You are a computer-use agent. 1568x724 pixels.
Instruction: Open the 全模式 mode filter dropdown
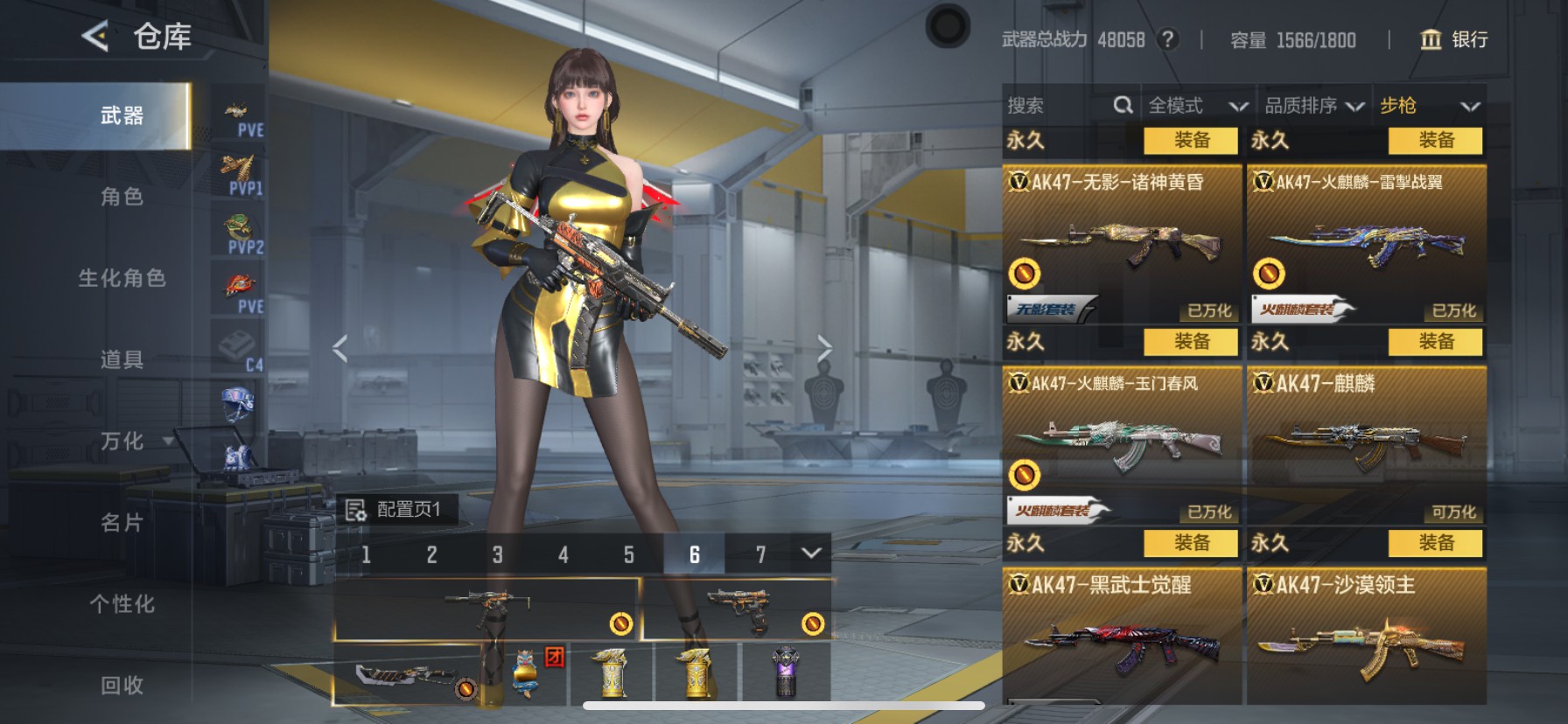pyautogui.click(x=1196, y=106)
